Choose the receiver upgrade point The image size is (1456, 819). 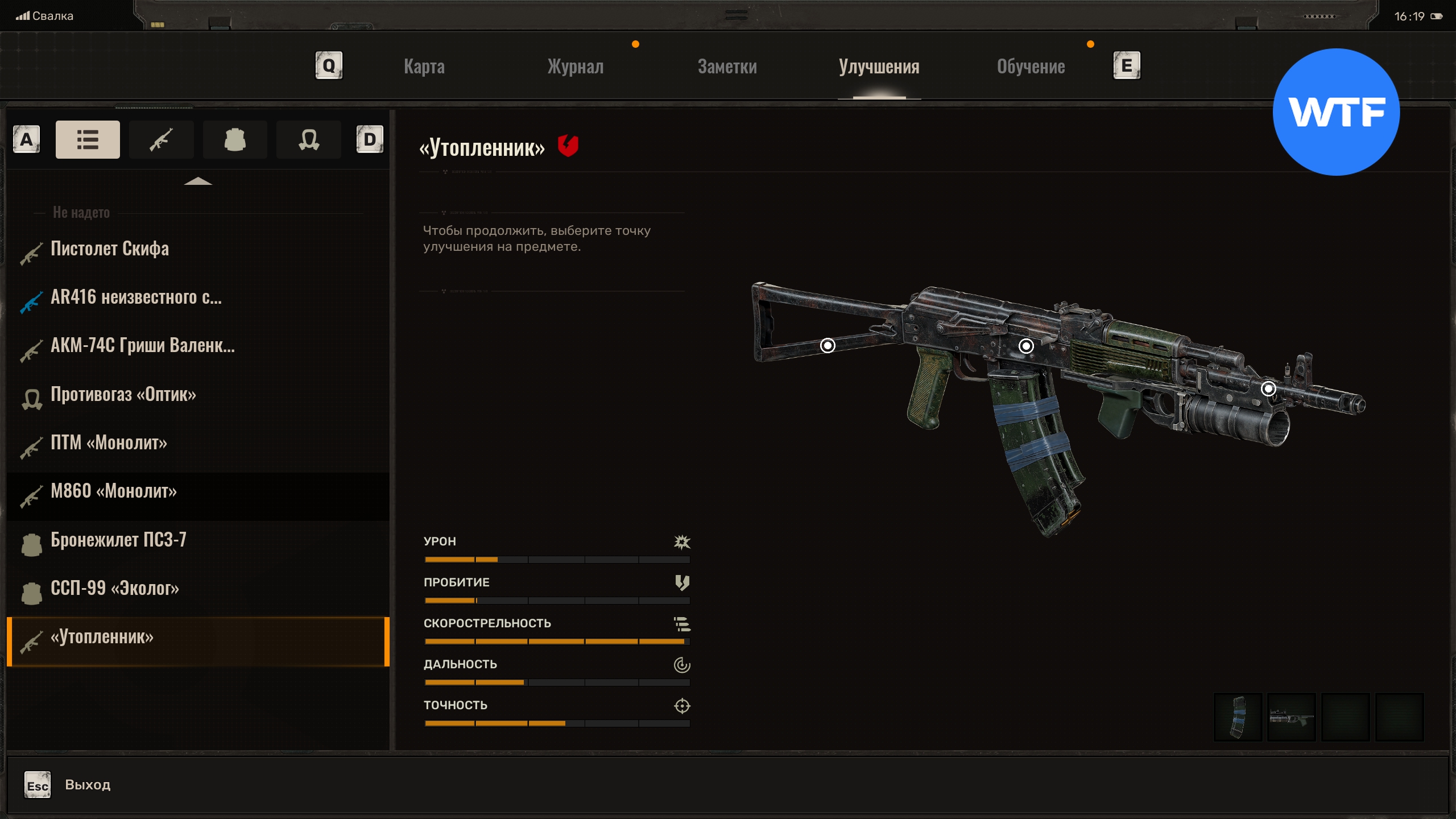[1026, 346]
